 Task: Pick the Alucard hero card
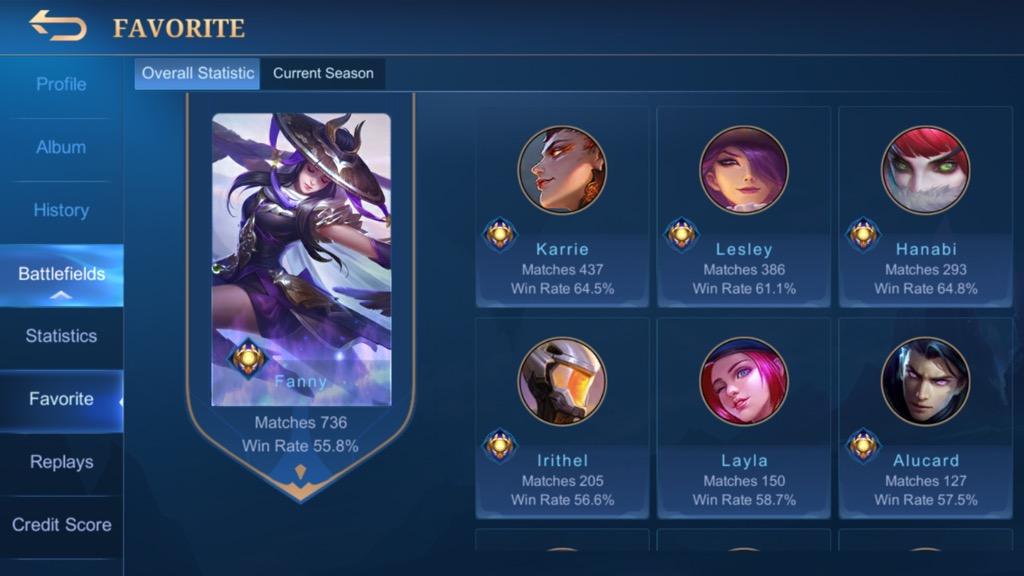925,418
